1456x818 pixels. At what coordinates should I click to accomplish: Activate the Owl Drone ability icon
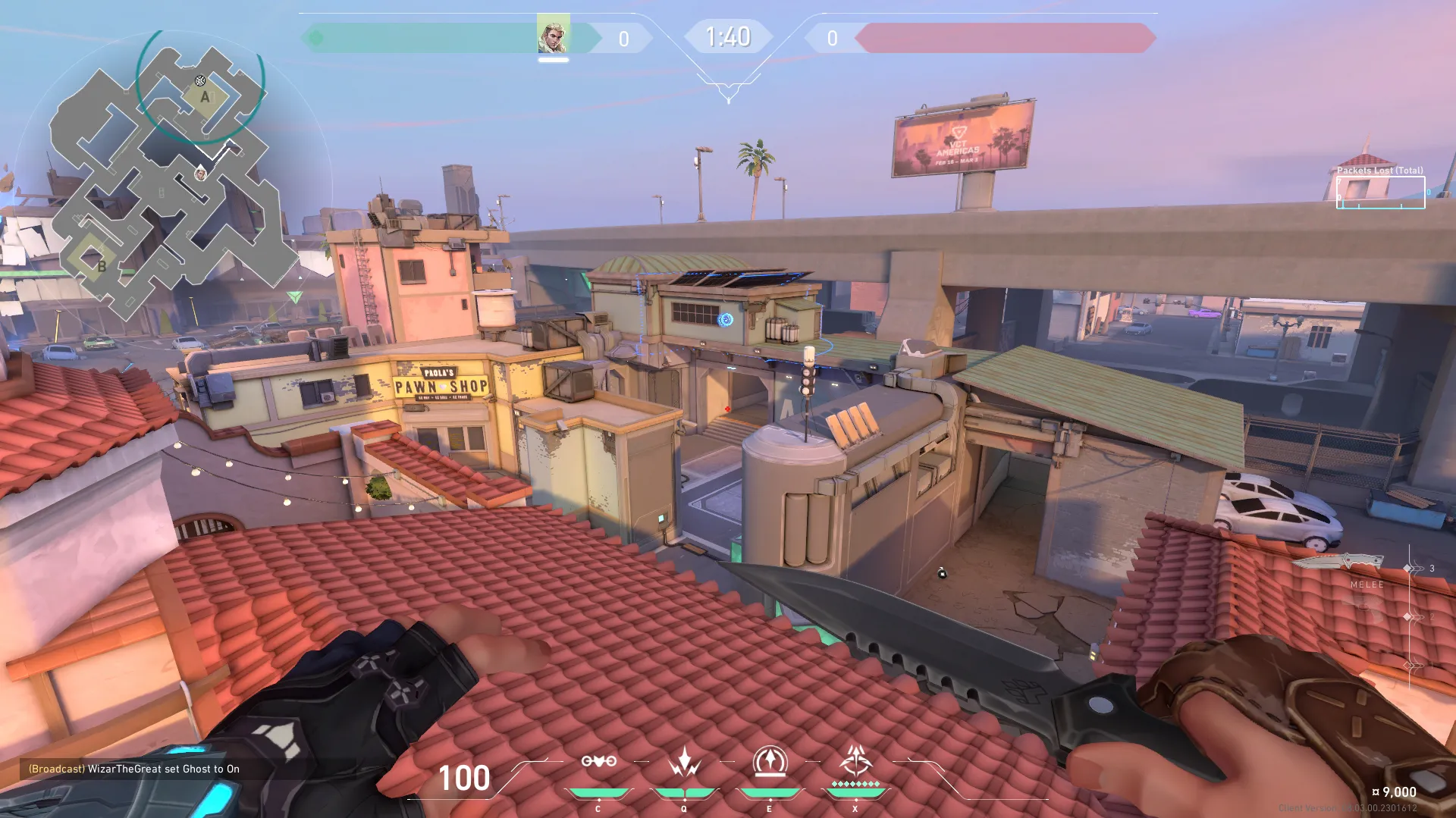pyautogui.click(x=598, y=762)
